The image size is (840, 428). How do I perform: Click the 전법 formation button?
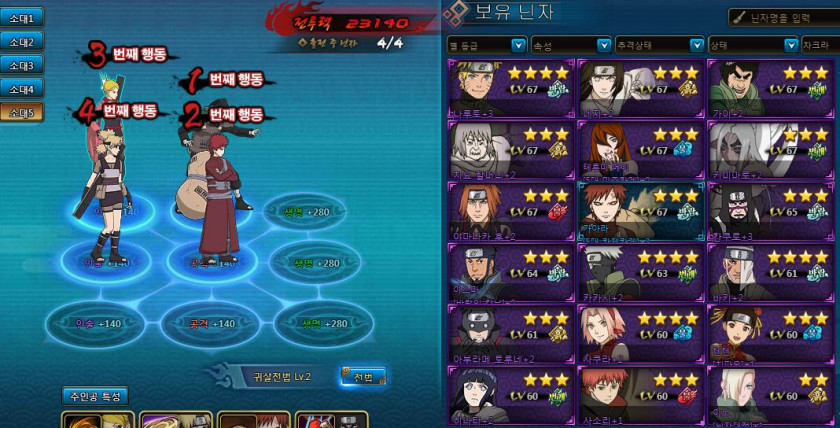tap(362, 377)
